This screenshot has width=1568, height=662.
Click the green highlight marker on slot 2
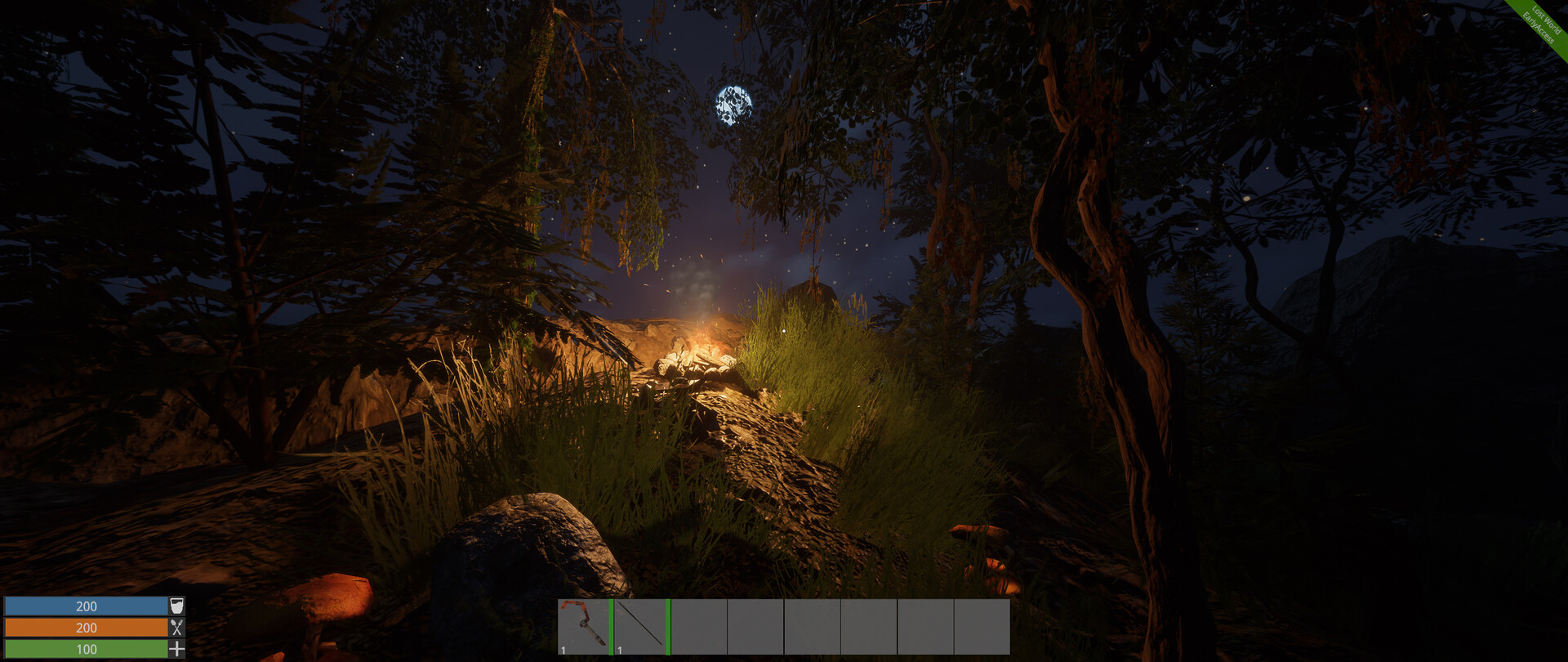pos(668,626)
